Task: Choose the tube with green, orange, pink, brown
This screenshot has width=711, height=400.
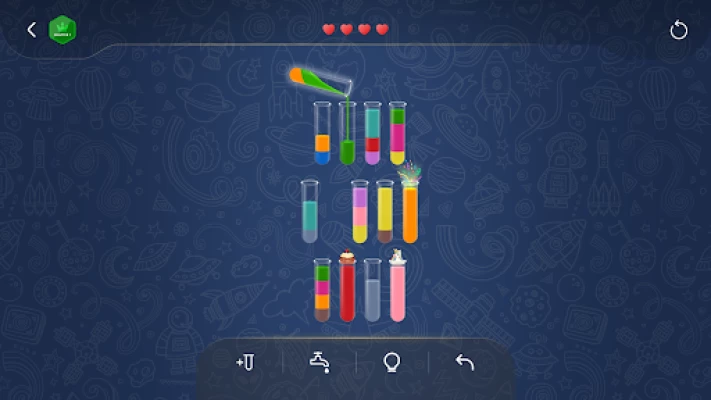Action: (x=322, y=291)
